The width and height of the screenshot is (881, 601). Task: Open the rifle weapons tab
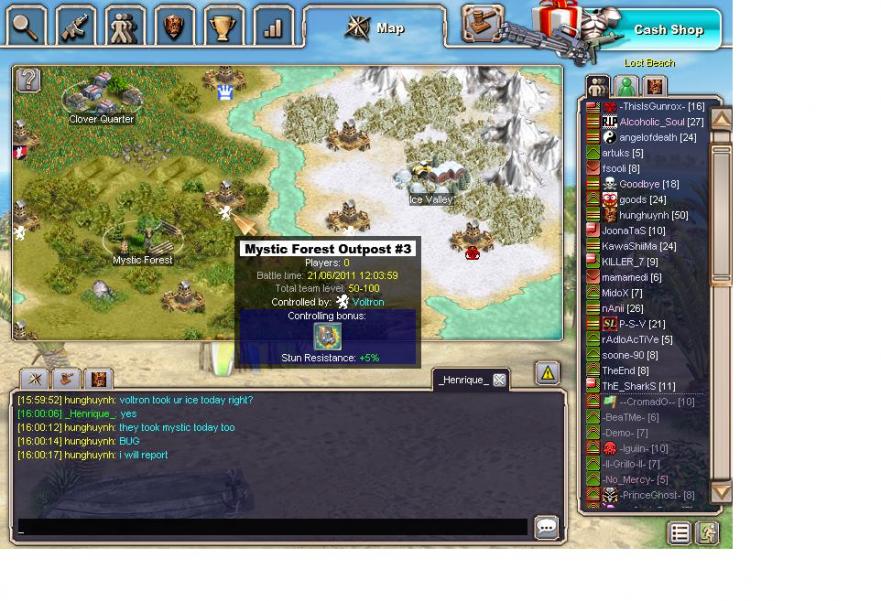76,26
